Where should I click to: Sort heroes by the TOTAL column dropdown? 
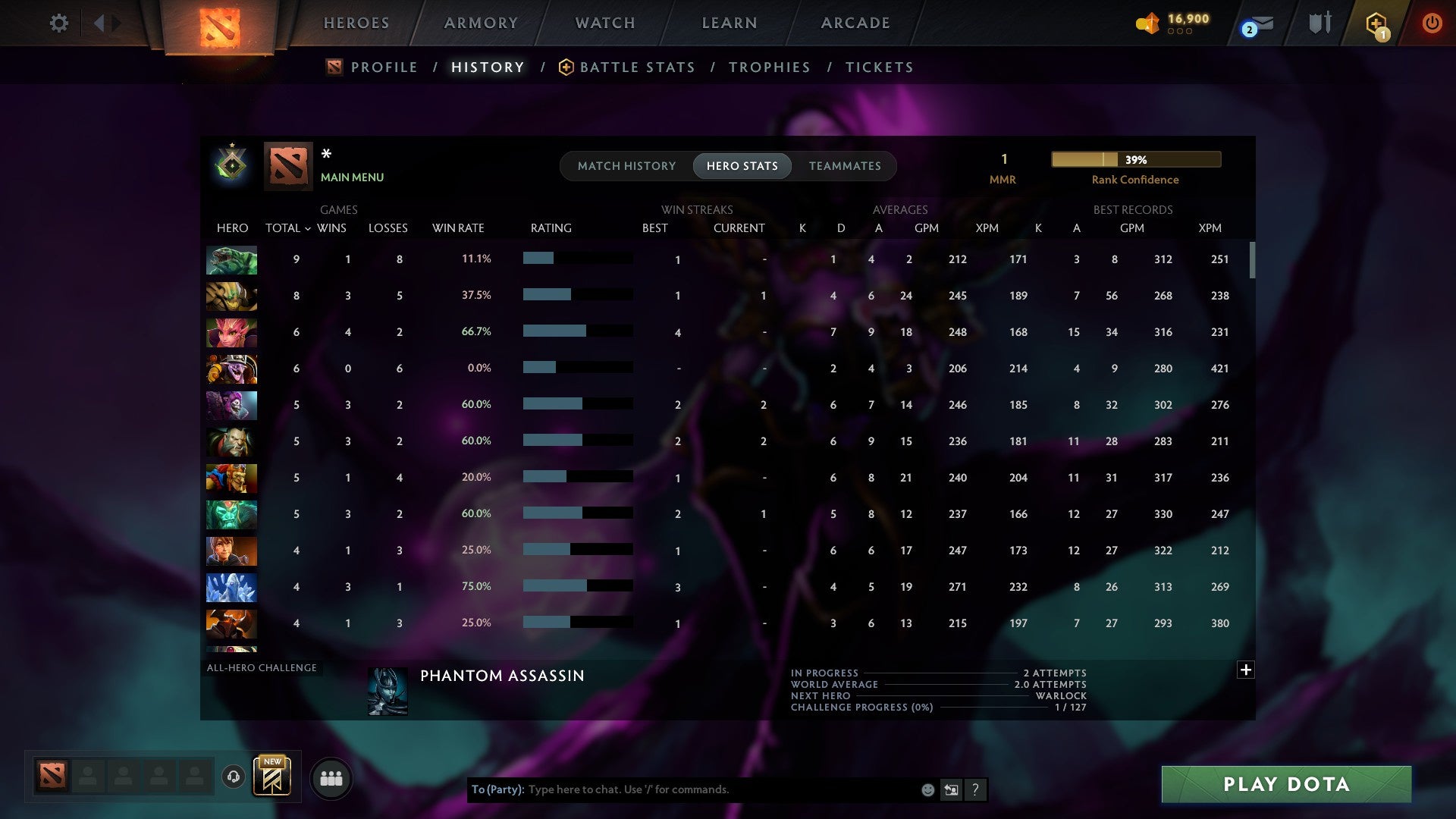[287, 227]
